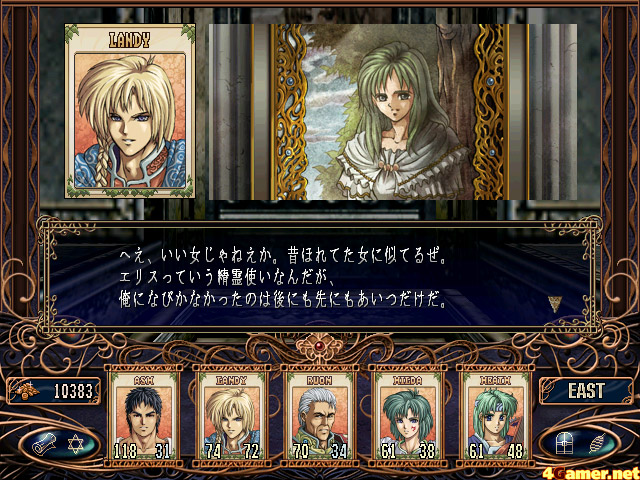This screenshot has width=640, height=480.
Task: Advance dialogue with the triangle arrow
Action: pos(555,303)
